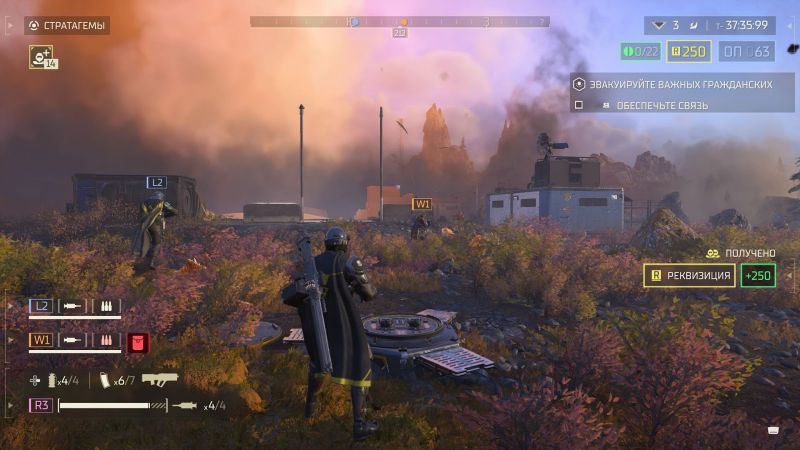This screenshot has width=800, height=450.
Task: Select squadmate L2 tag in squad list
Action: (x=42, y=306)
